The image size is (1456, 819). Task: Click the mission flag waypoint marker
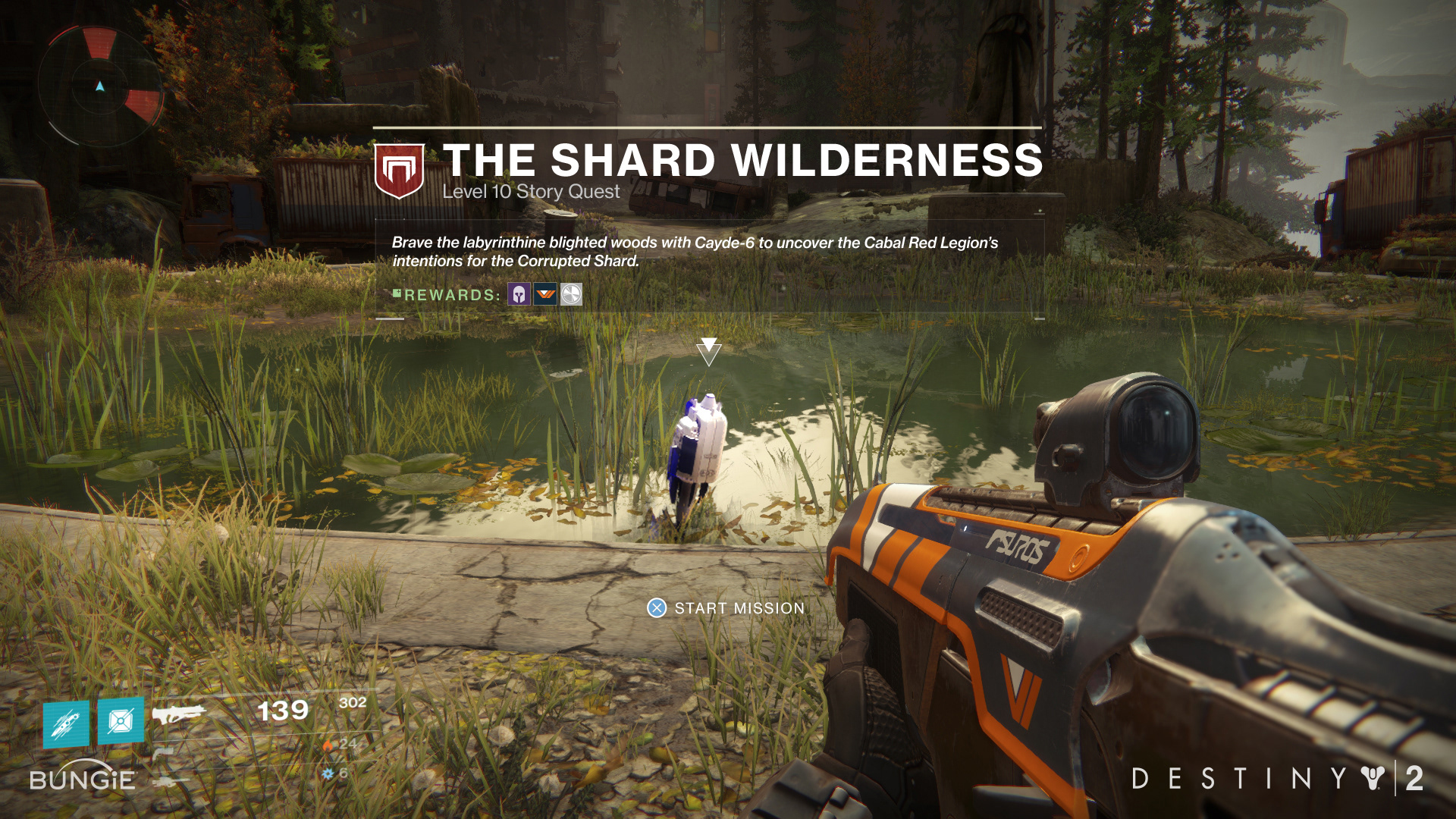pos(708,351)
